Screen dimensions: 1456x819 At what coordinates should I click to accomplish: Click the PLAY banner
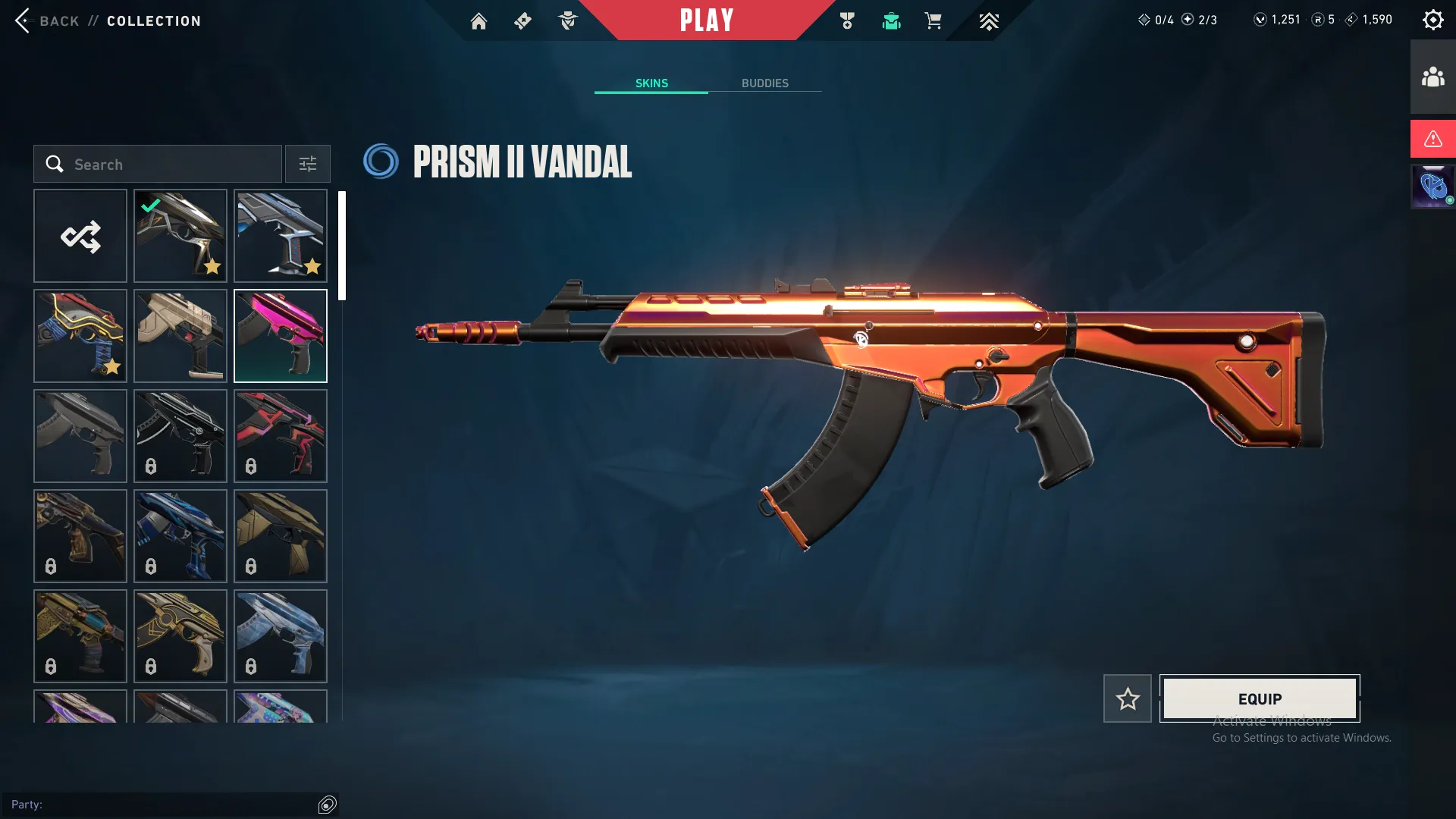(707, 20)
